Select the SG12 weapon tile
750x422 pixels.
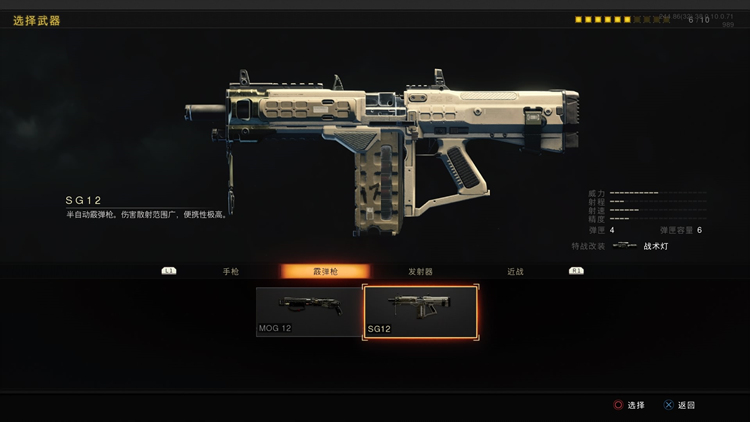click(x=420, y=312)
